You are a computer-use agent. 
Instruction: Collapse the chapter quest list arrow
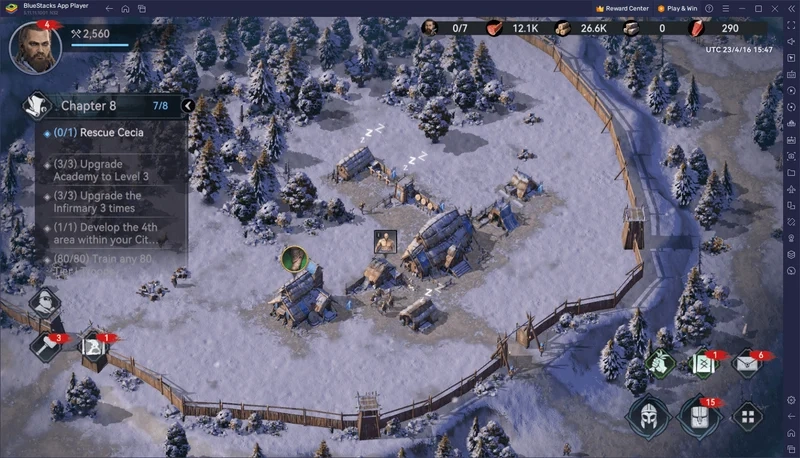187,105
